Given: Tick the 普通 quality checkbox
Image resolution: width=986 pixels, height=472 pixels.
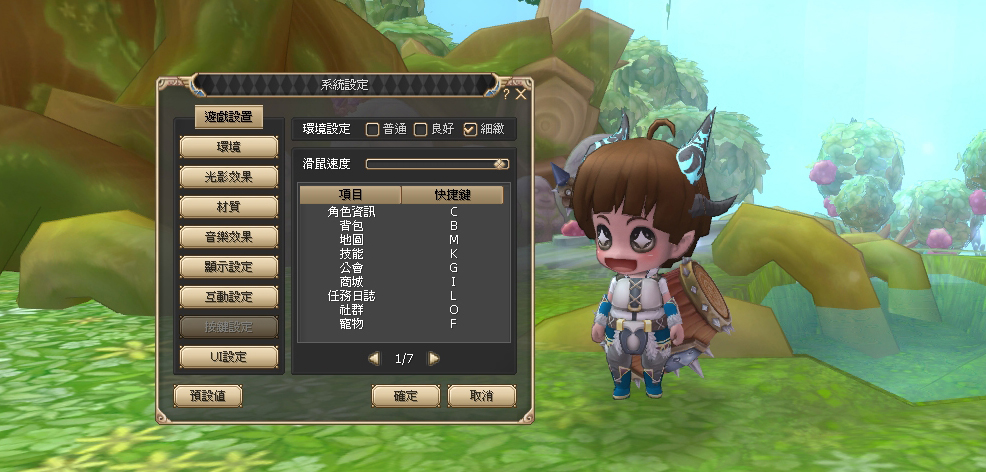Looking at the screenshot, I should (x=372, y=129).
